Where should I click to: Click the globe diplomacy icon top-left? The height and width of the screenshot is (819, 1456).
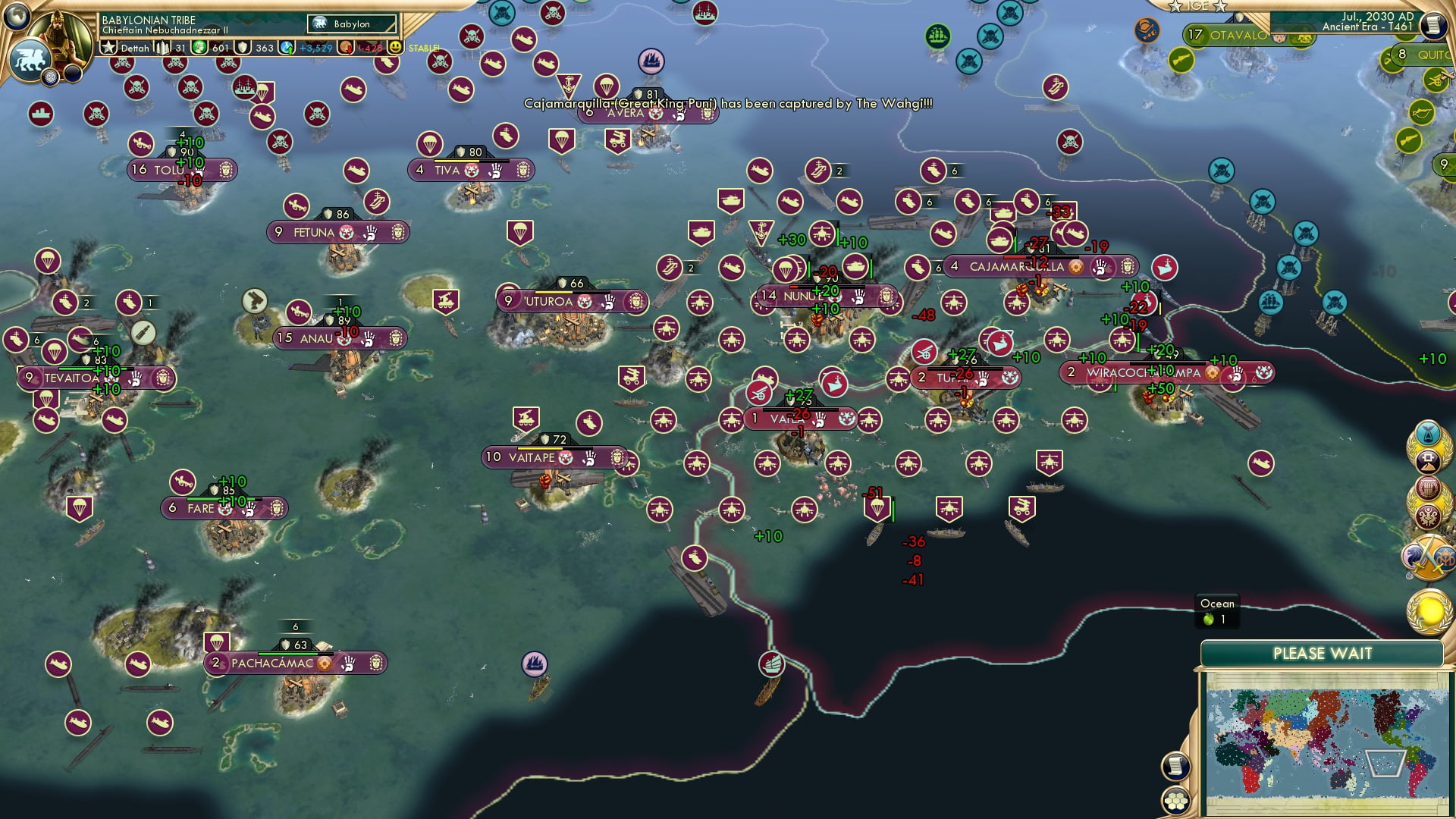[x=16, y=14]
